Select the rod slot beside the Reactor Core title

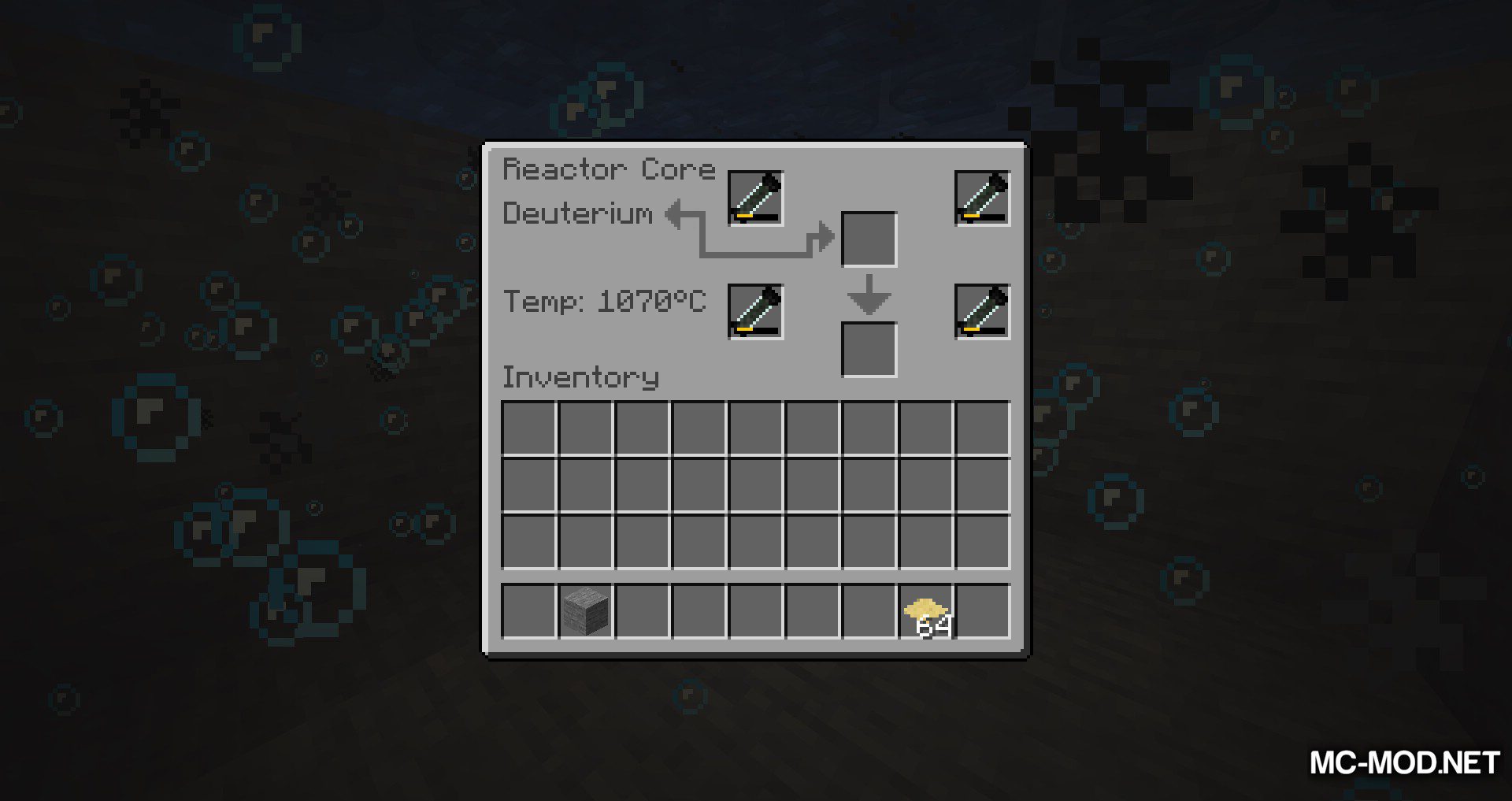[755, 198]
